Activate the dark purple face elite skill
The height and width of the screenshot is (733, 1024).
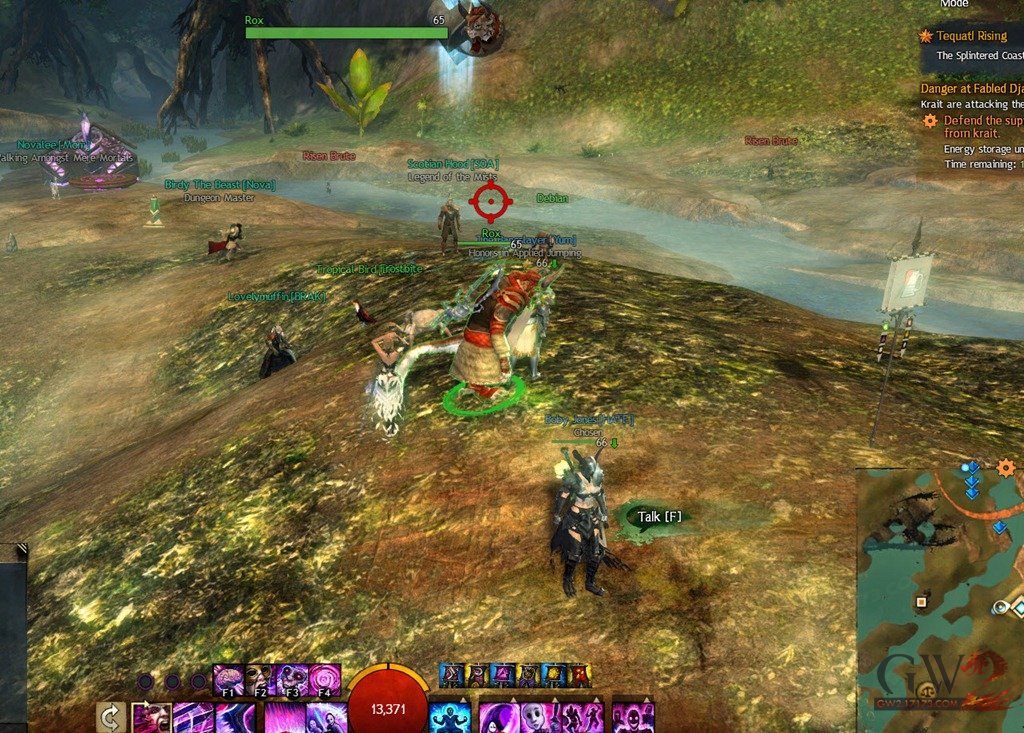coord(632,718)
